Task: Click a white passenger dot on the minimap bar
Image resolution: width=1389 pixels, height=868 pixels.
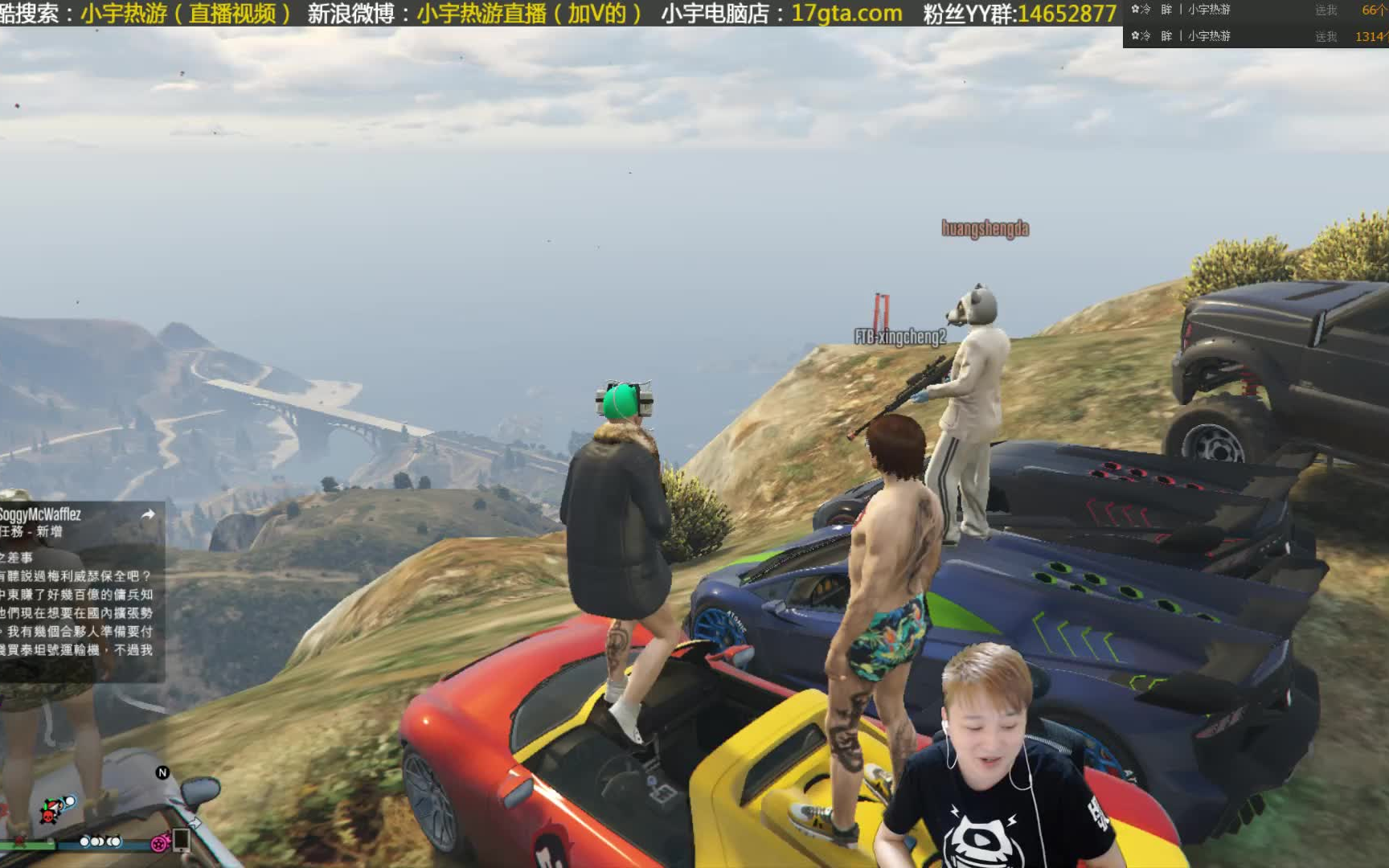Action: pyautogui.click(x=84, y=842)
